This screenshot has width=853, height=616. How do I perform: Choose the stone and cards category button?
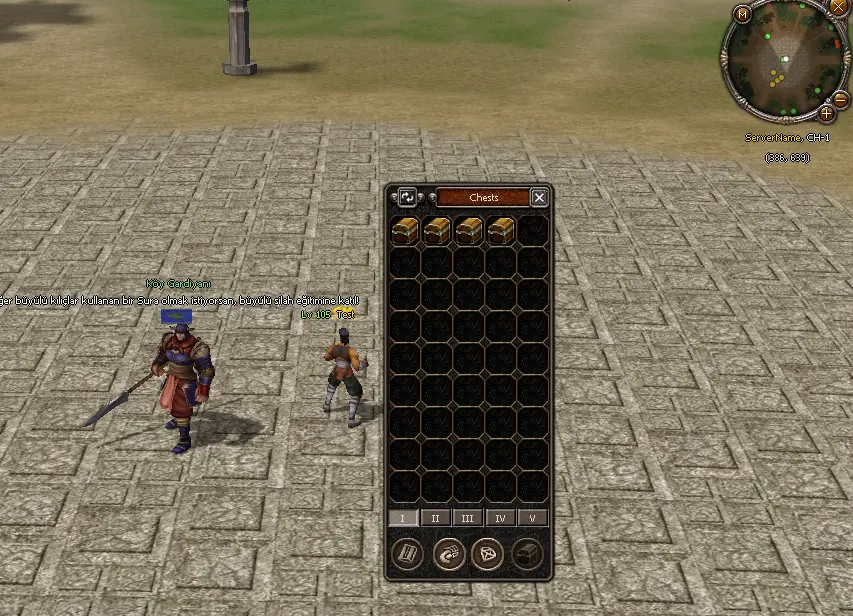click(448, 553)
